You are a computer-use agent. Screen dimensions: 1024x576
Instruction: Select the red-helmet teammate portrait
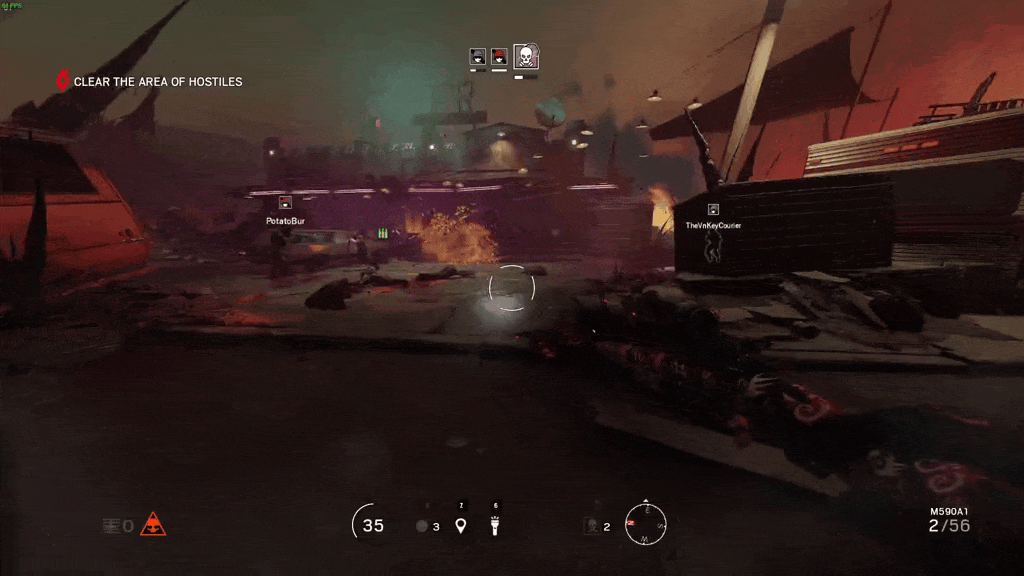(499, 56)
